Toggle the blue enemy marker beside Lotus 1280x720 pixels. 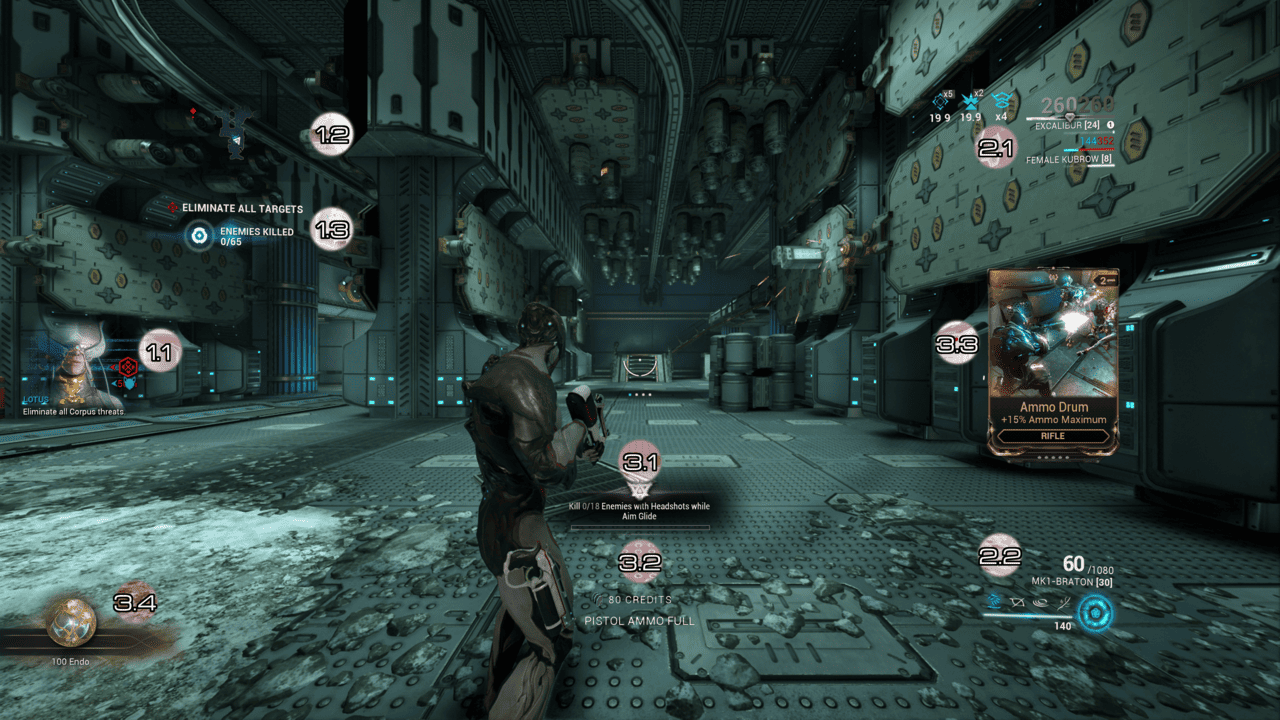pyautogui.click(x=130, y=382)
